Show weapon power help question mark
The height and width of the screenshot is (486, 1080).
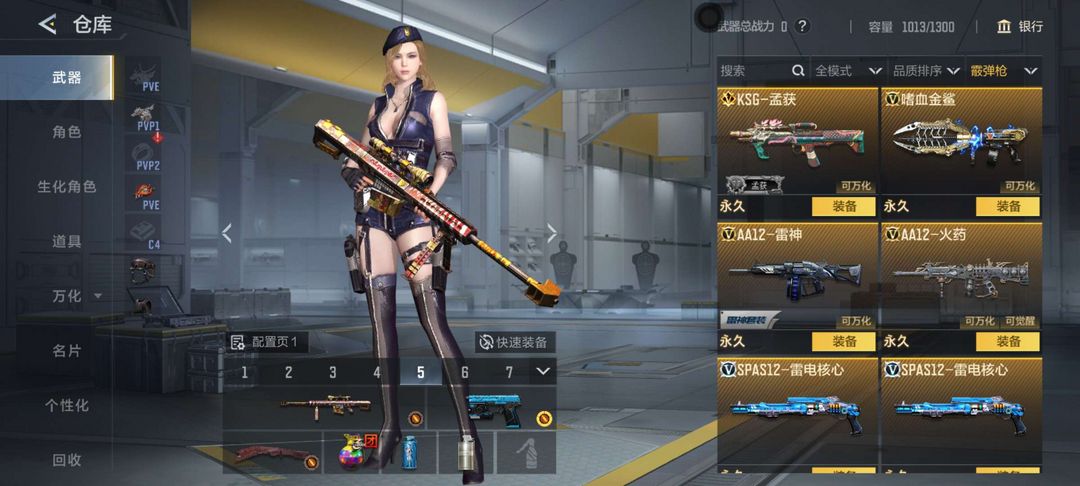802,27
